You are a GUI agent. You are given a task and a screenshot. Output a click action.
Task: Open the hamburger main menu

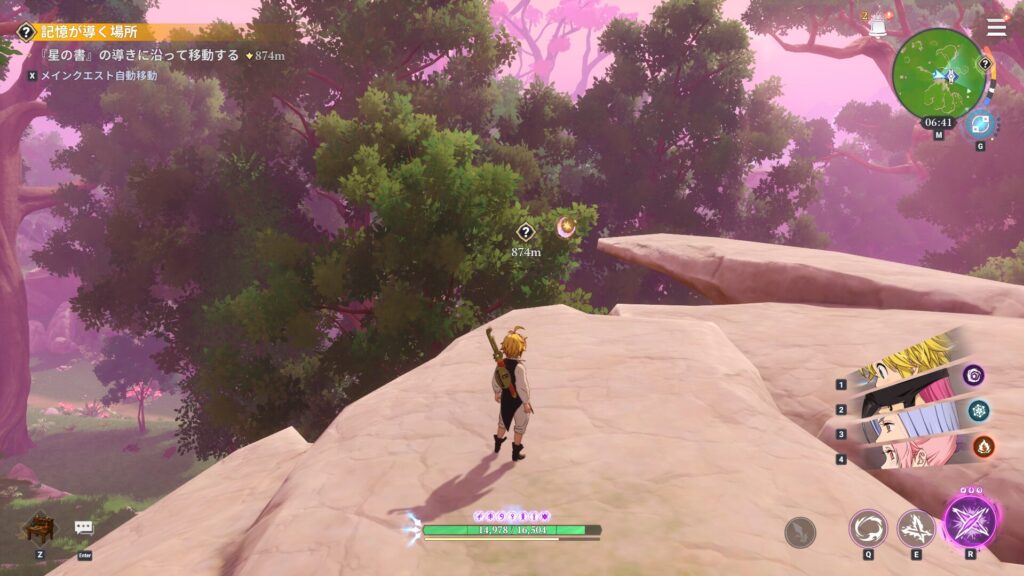click(x=997, y=27)
